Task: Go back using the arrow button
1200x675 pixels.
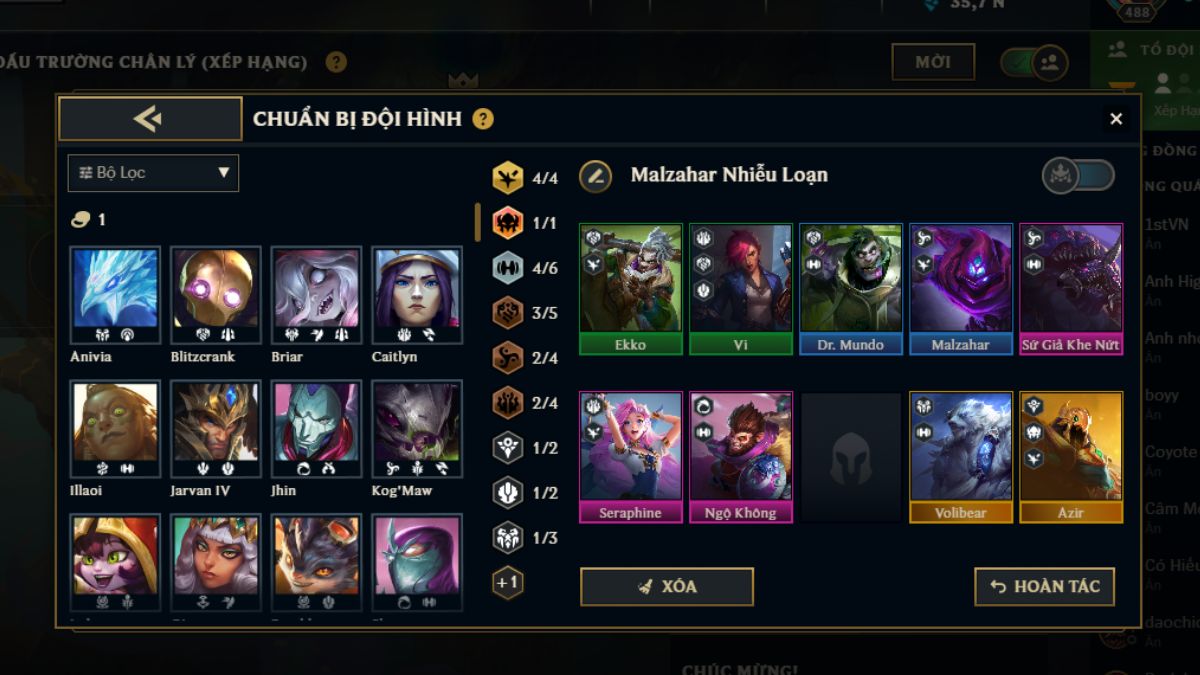Action: pyautogui.click(x=150, y=119)
